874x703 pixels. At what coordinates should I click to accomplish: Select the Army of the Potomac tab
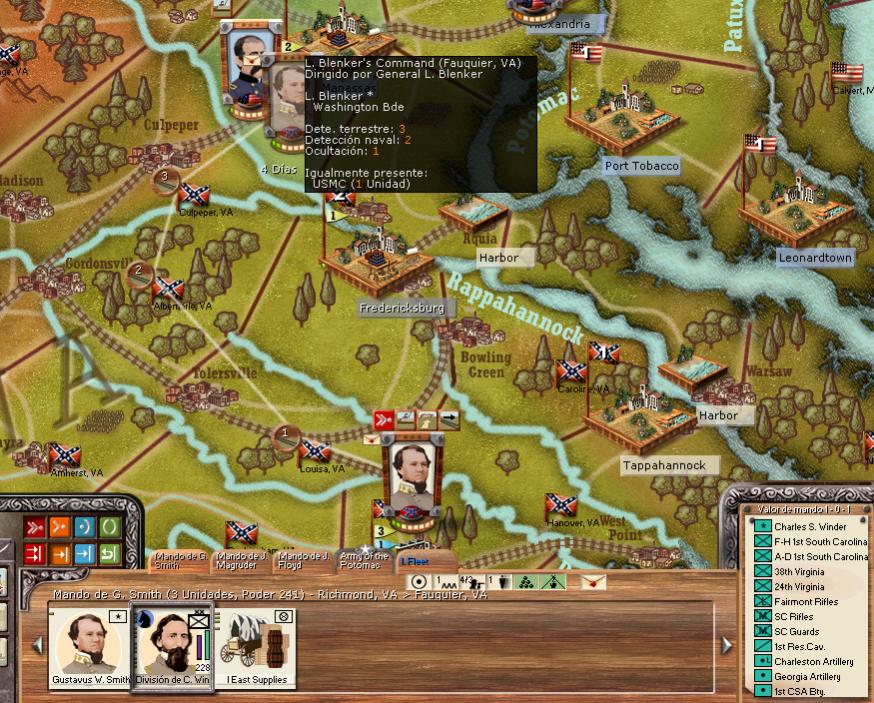coord(364,560)
